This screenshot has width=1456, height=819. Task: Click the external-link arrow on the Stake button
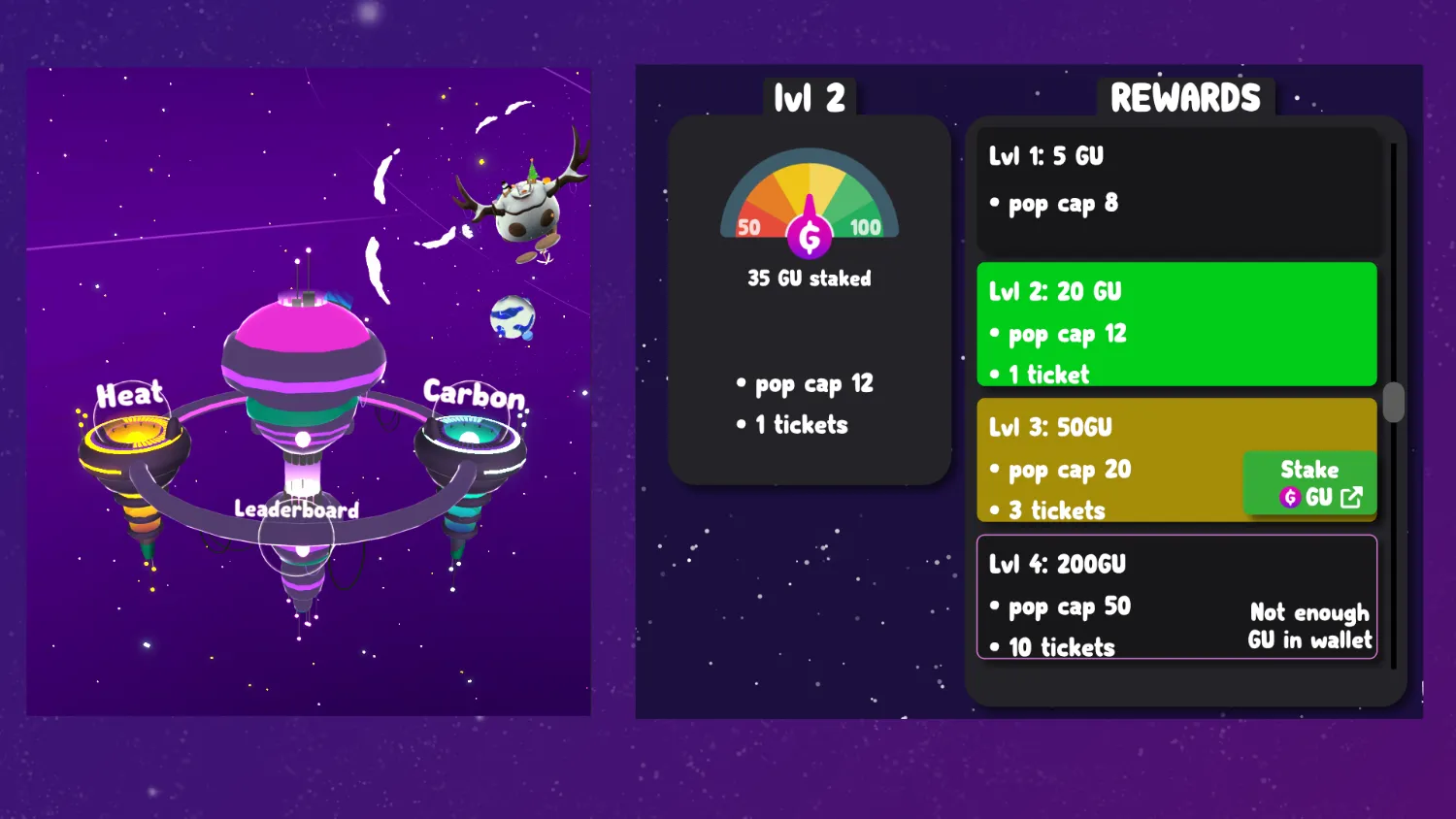coord(1349,496)
